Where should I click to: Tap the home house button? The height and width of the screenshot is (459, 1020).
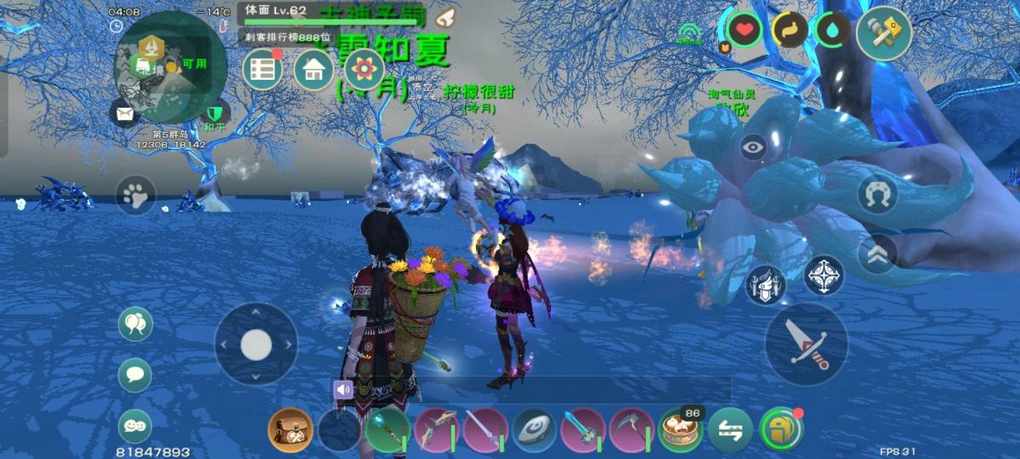314,69
